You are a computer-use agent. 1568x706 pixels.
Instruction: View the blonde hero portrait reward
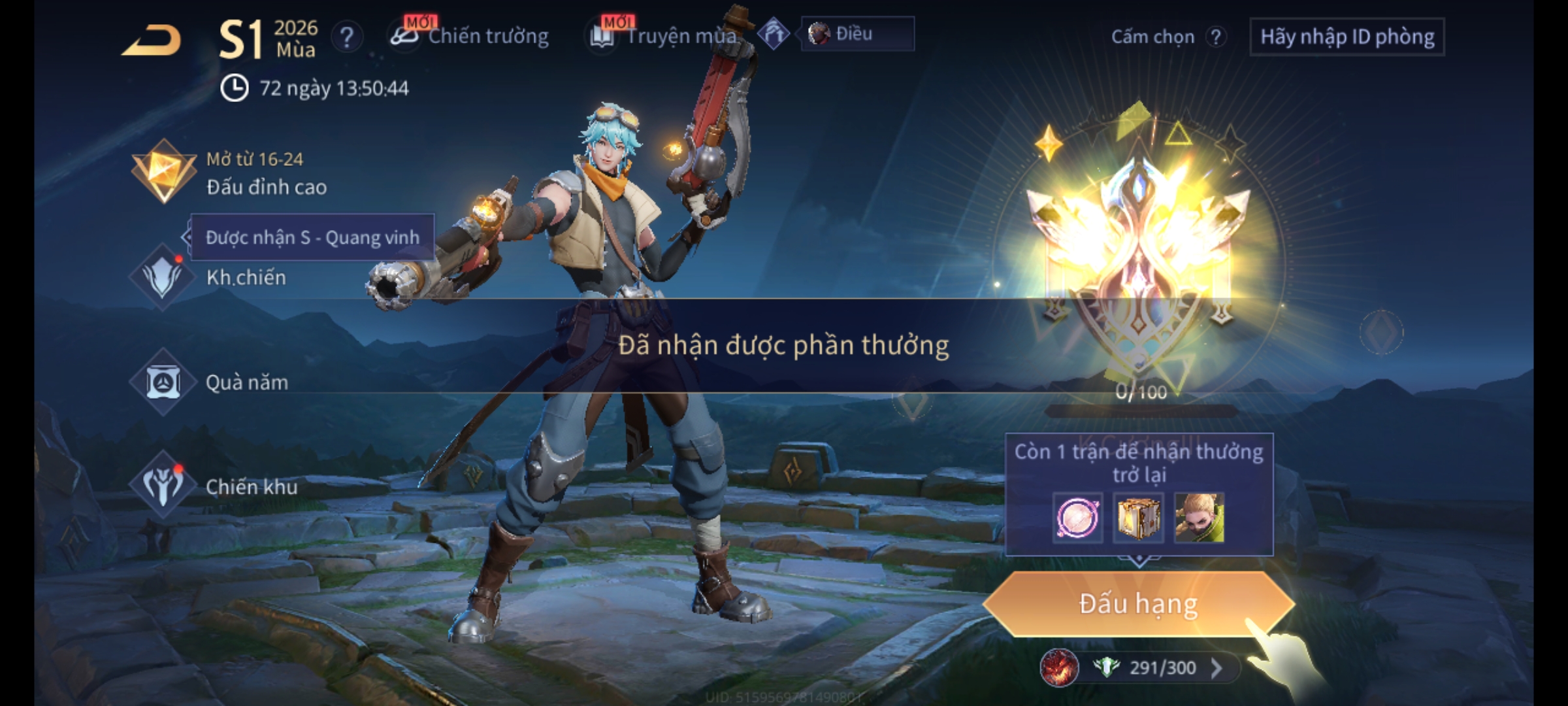(x=1199, y=518)
